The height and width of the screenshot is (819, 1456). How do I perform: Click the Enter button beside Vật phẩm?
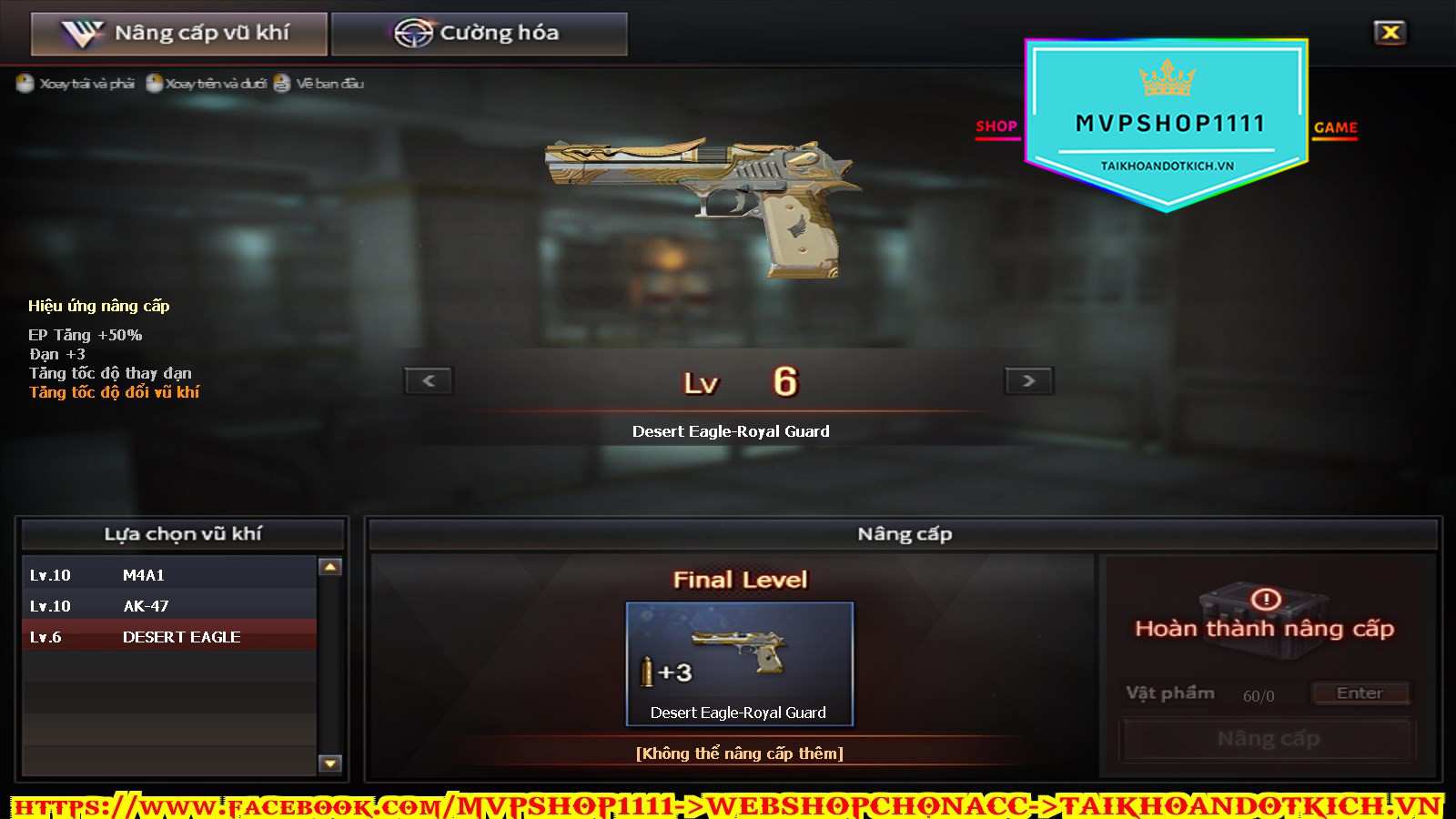[x=1360, y=693]
